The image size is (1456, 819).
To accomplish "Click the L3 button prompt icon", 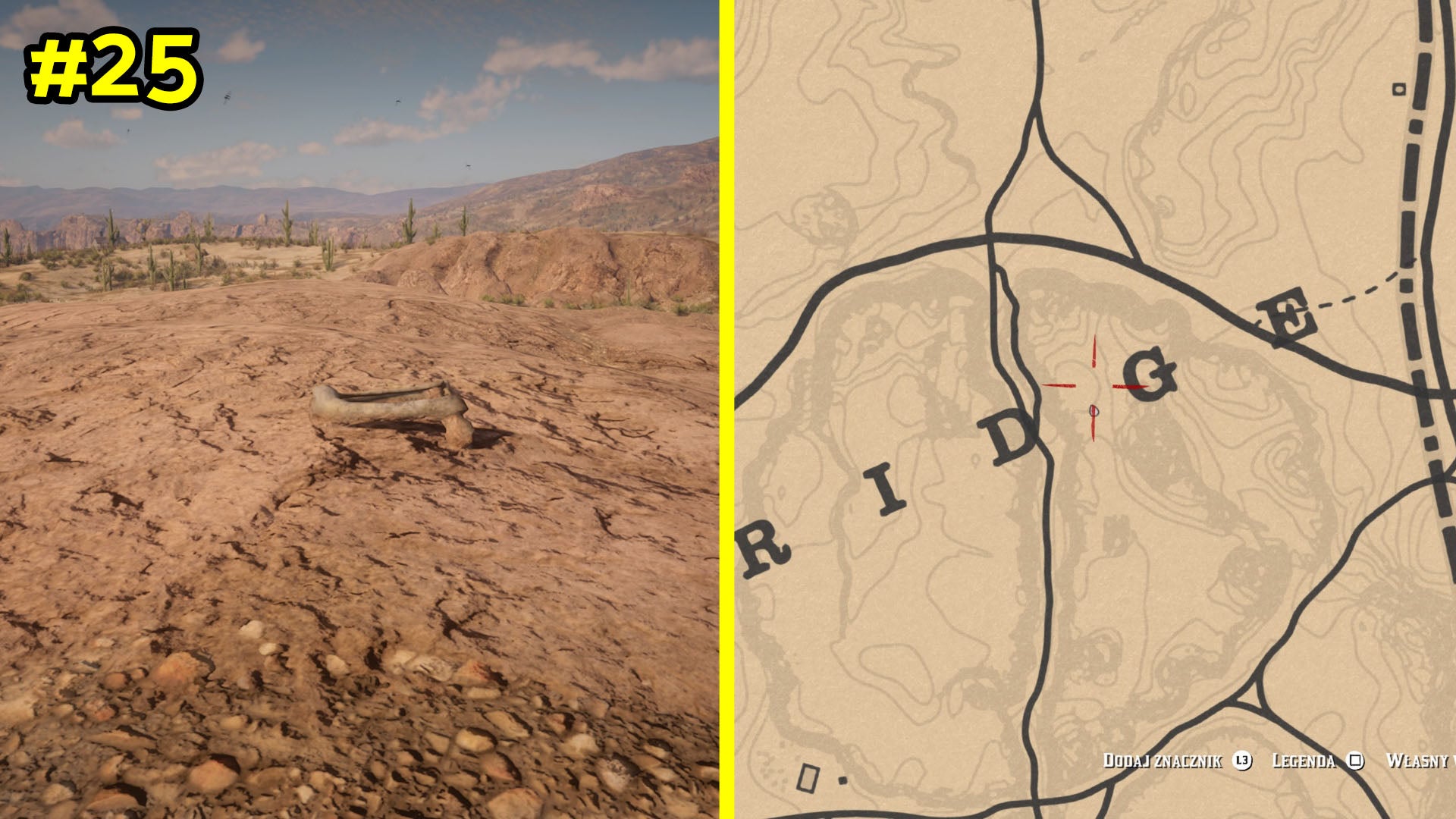I will click(1242, 761).
